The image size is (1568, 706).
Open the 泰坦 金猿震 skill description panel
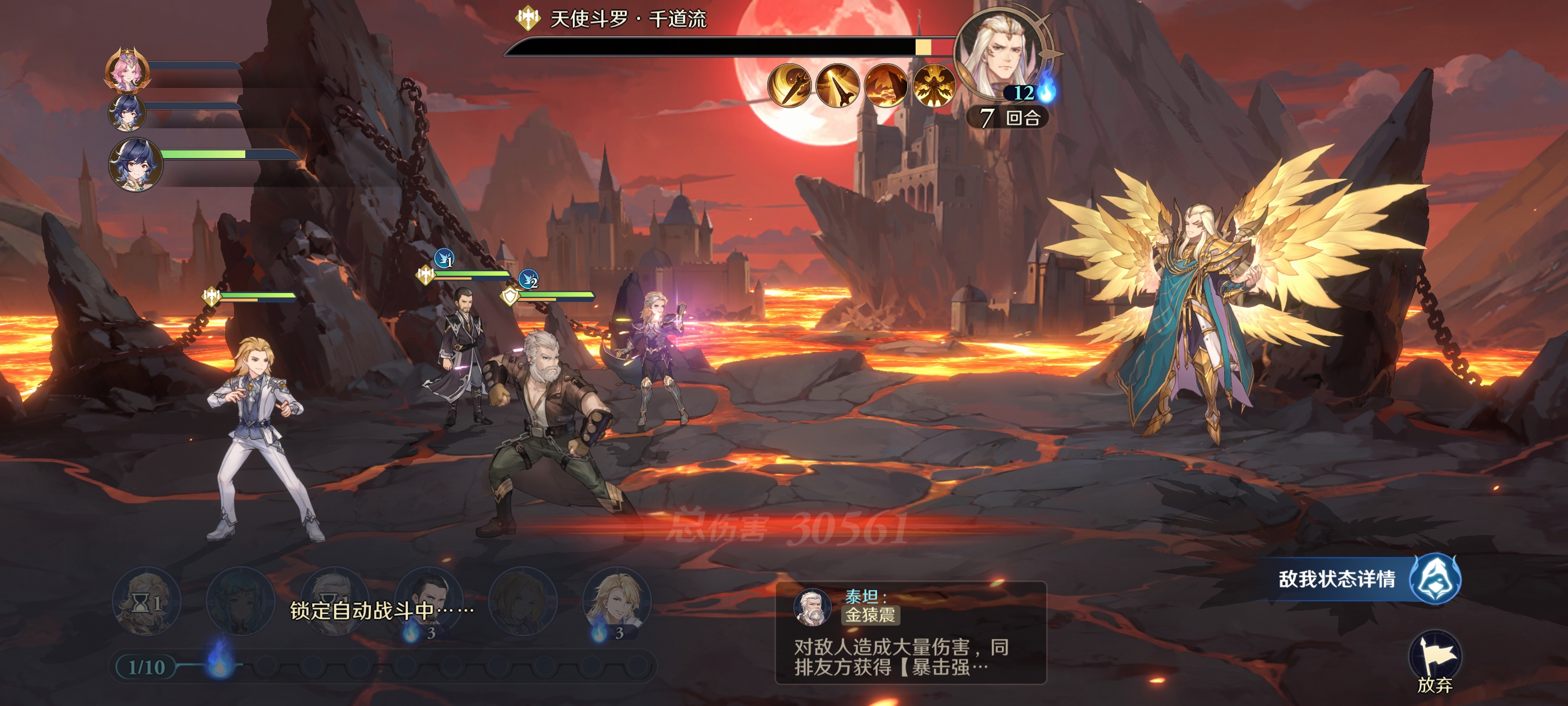pyautogui.click(x=910, y=632)
